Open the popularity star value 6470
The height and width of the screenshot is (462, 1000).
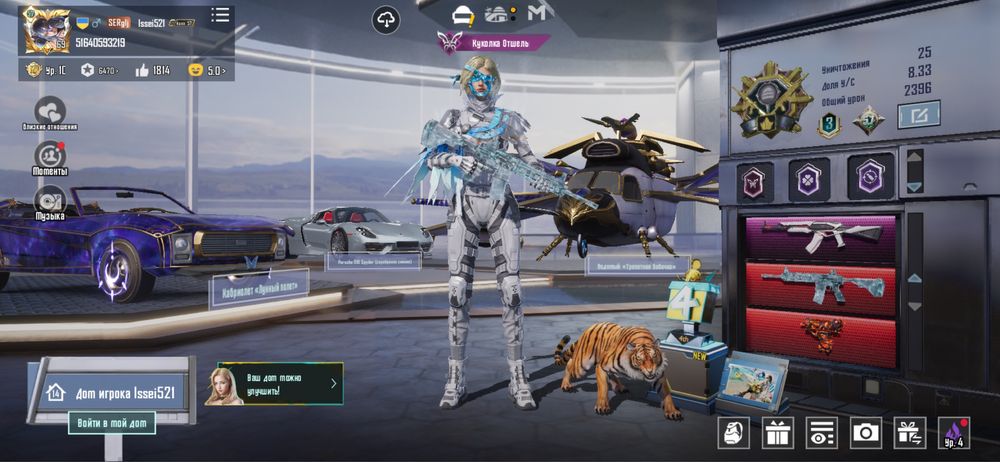(100, 70)
